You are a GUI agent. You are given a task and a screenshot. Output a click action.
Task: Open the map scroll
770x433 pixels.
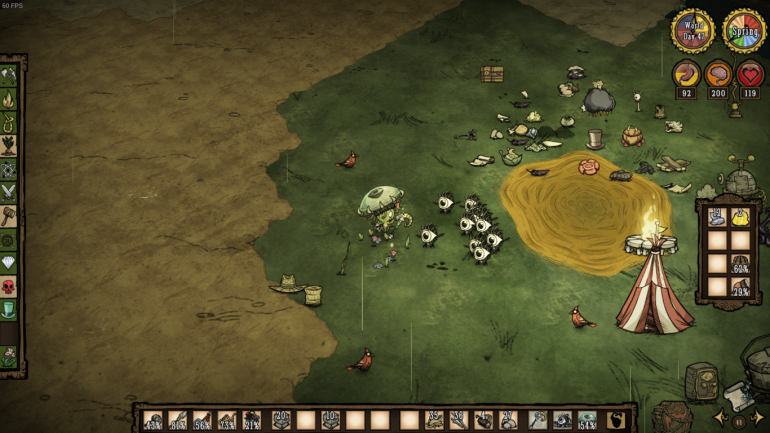coord(739,396)
